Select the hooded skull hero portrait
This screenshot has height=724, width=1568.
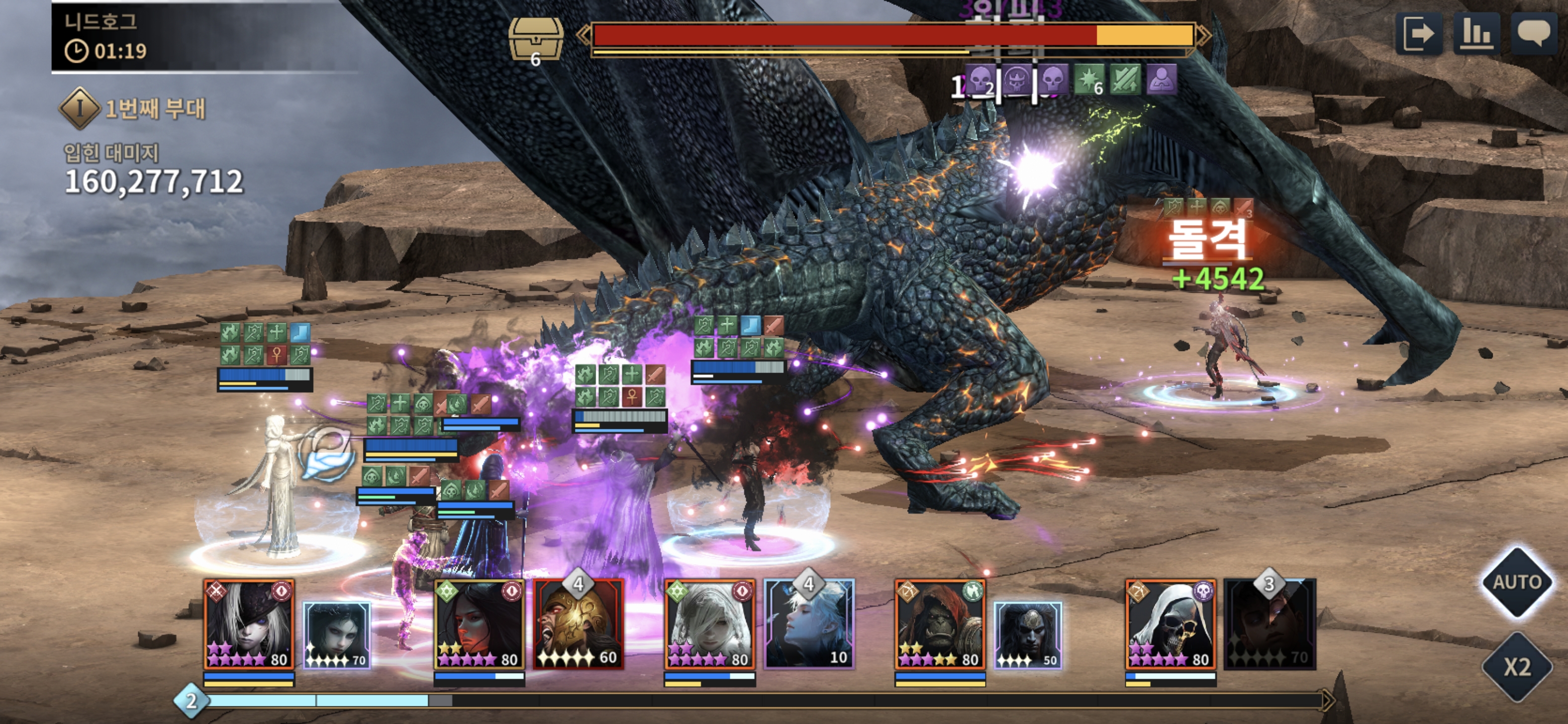pyautogui.click(x=1170, y=625)
